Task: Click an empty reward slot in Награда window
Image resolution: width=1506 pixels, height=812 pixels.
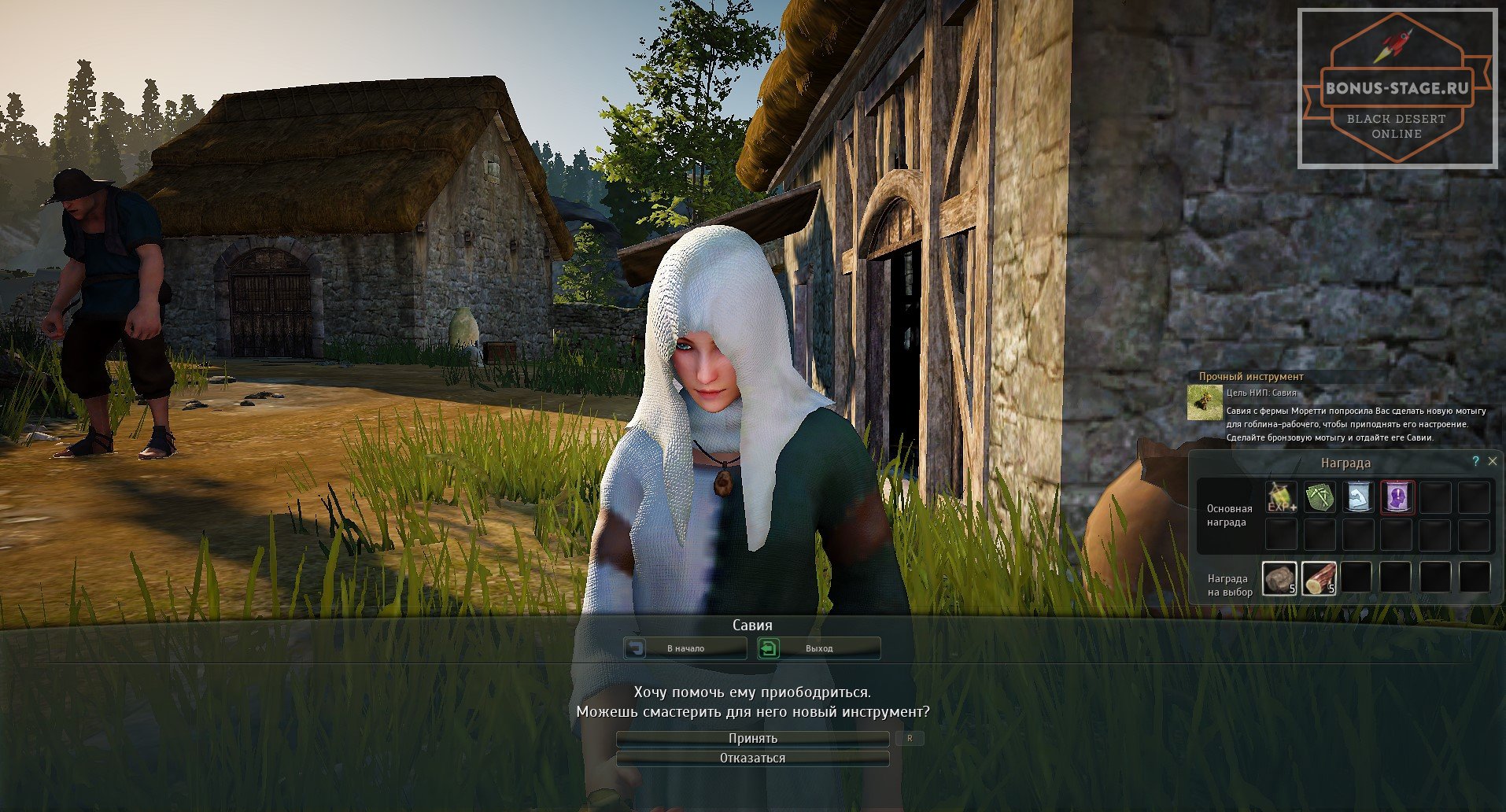Action: tap(1436, 496)
